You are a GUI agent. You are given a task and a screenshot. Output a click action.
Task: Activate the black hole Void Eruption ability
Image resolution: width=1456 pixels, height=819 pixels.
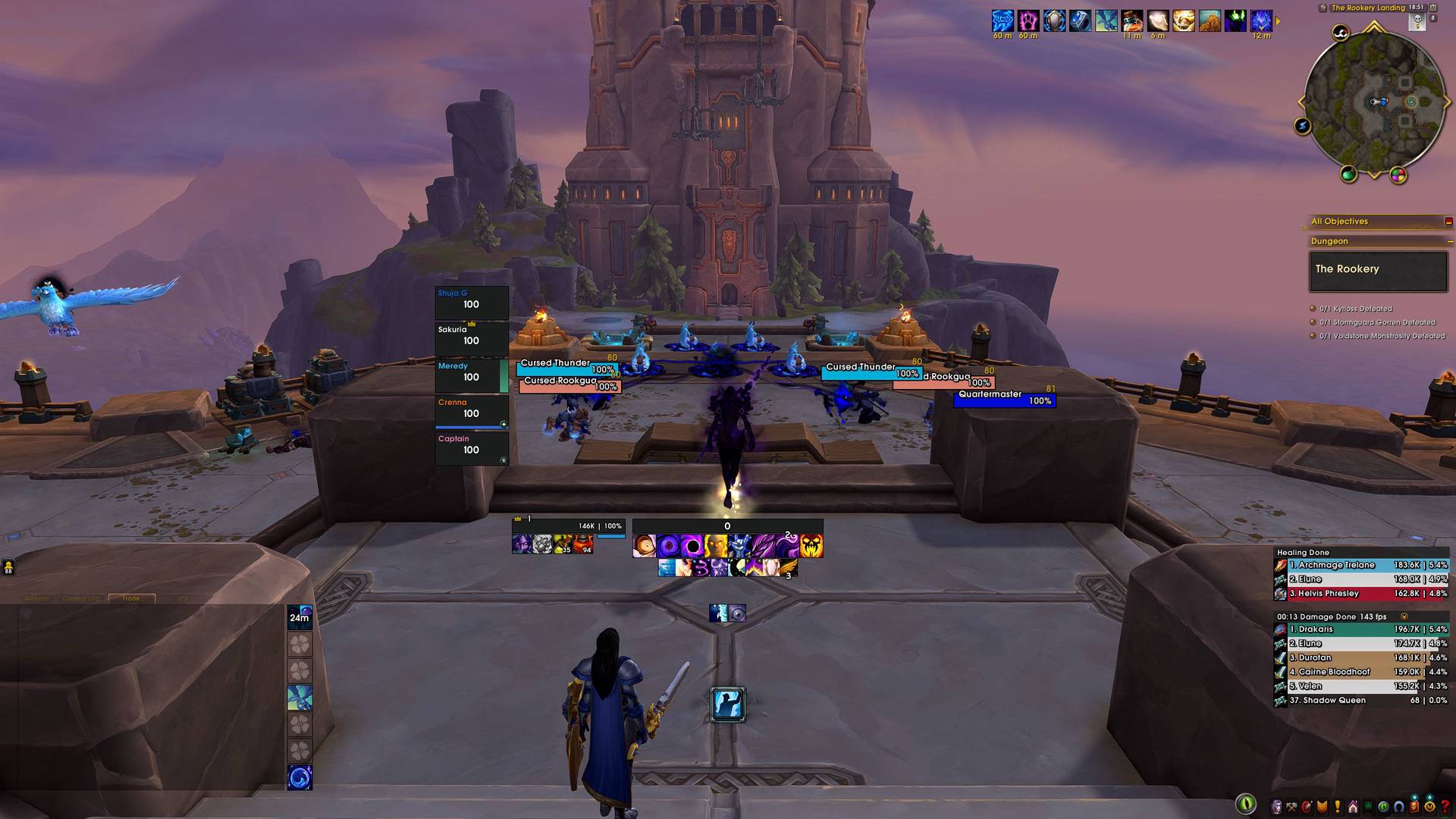692,546
